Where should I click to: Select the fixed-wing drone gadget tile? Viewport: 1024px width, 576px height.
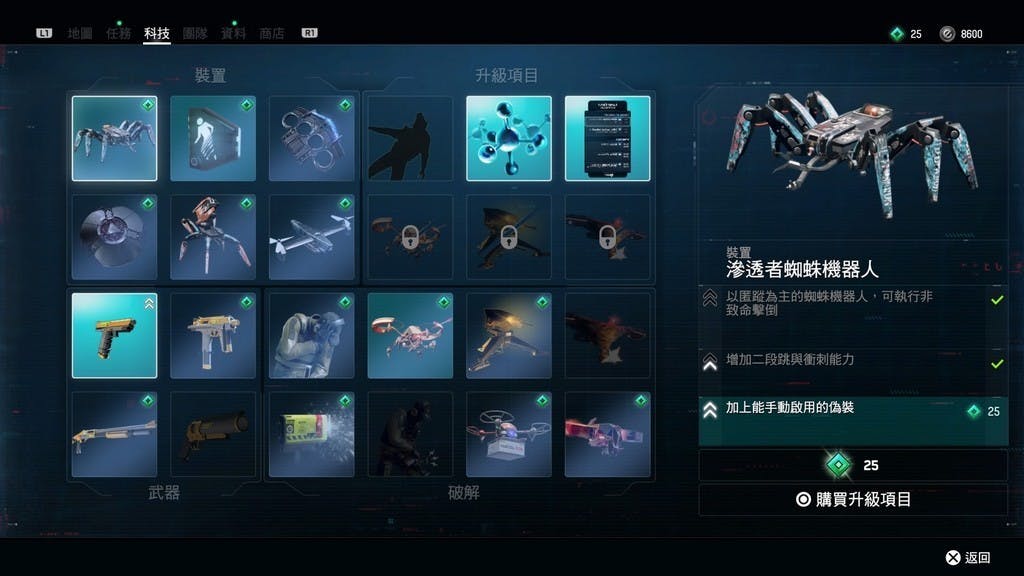(x=312, y=237)
